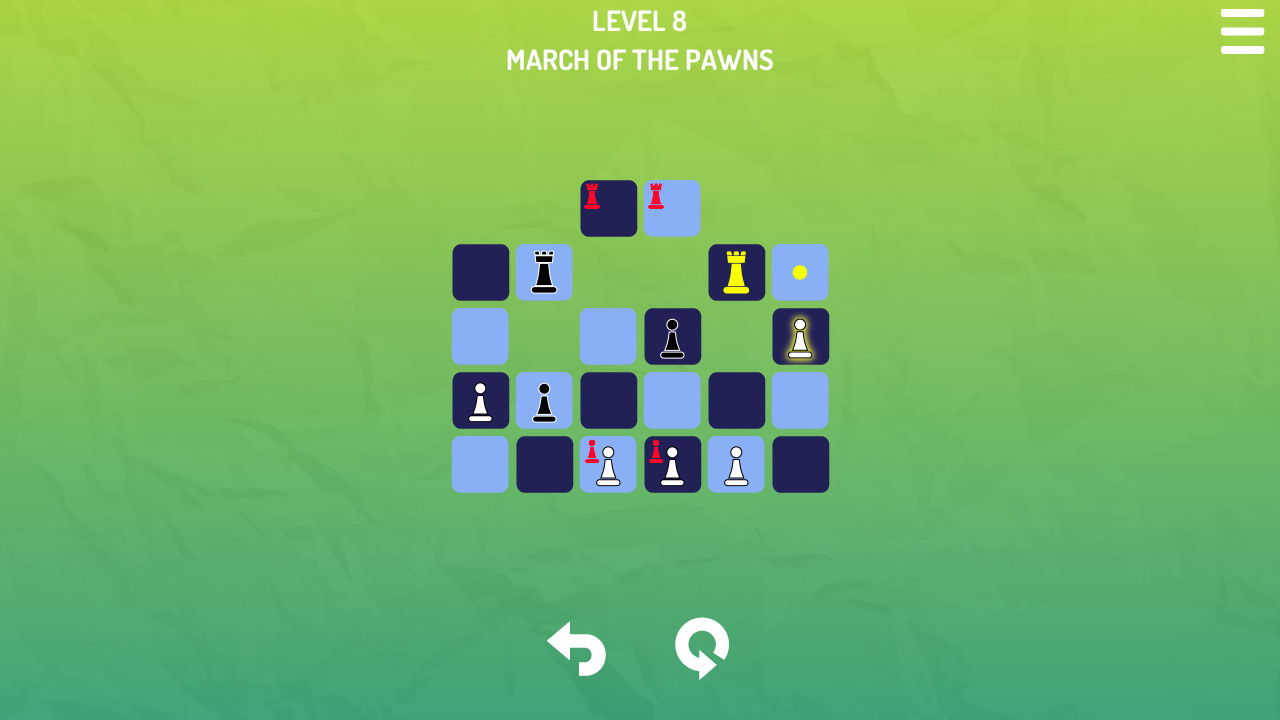Click the undo arrow icon

[576, 649]
